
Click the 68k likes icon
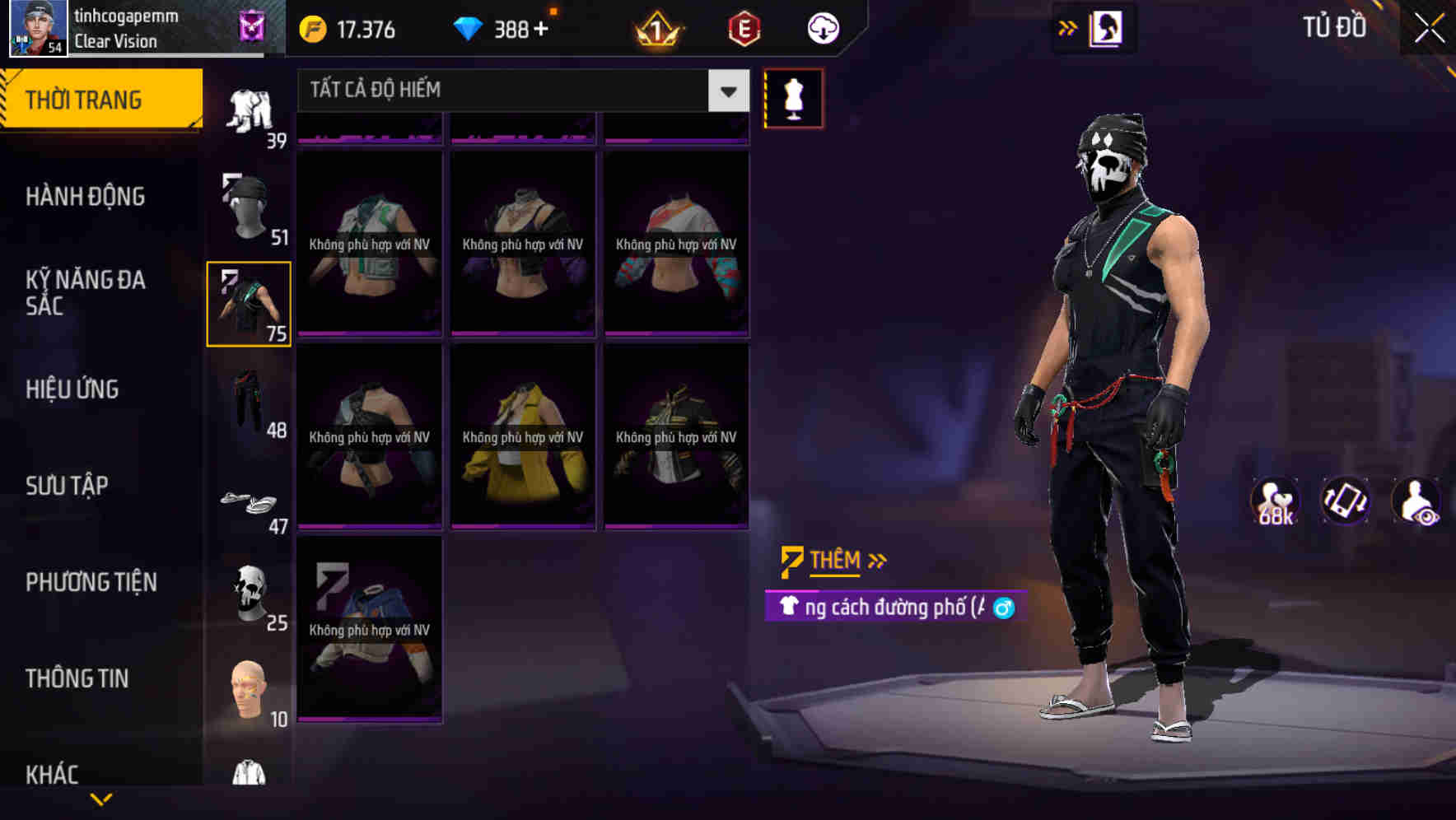coord(1276,501)
